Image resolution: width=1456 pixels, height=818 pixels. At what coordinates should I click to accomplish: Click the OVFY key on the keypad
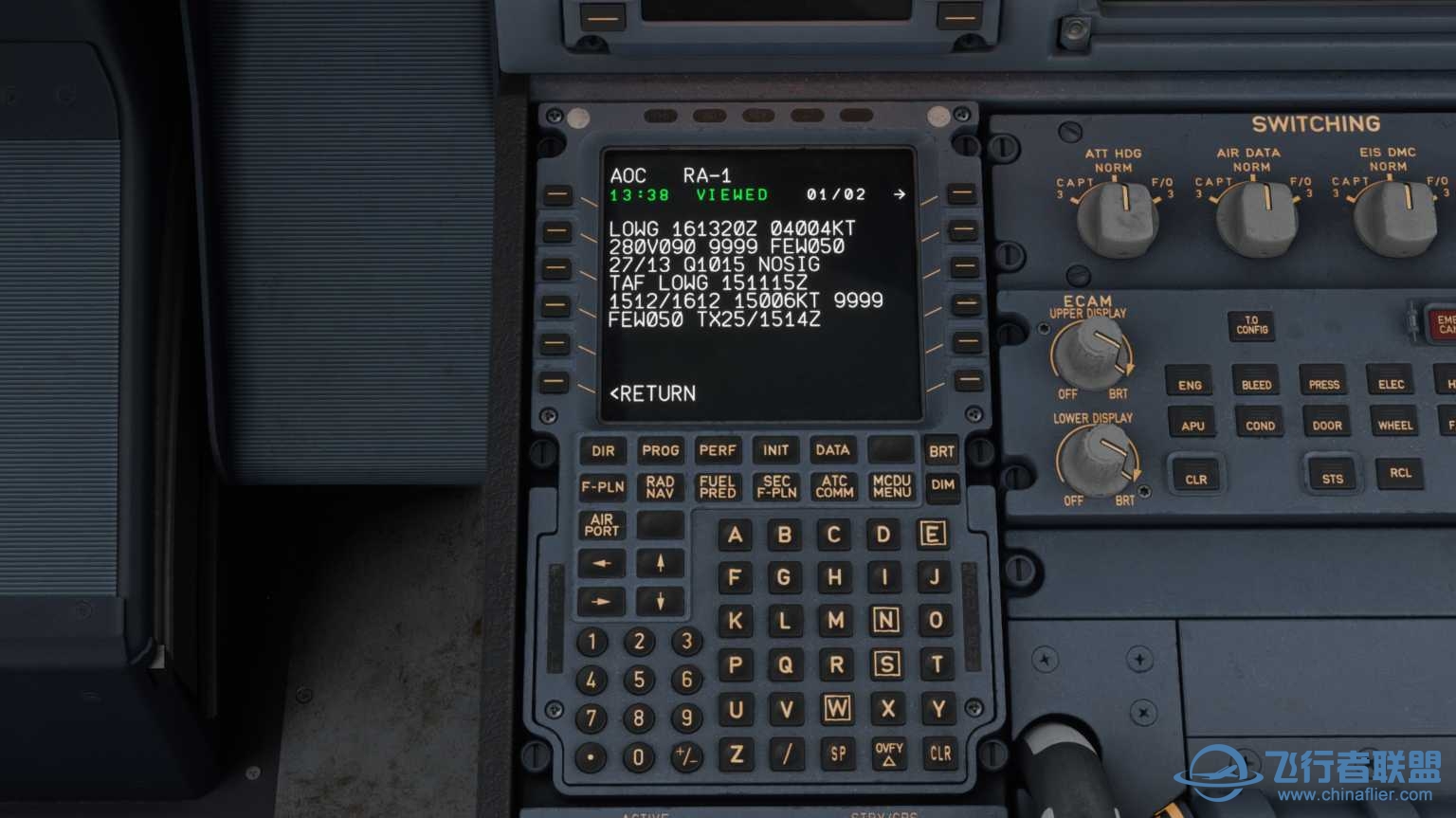888,754
